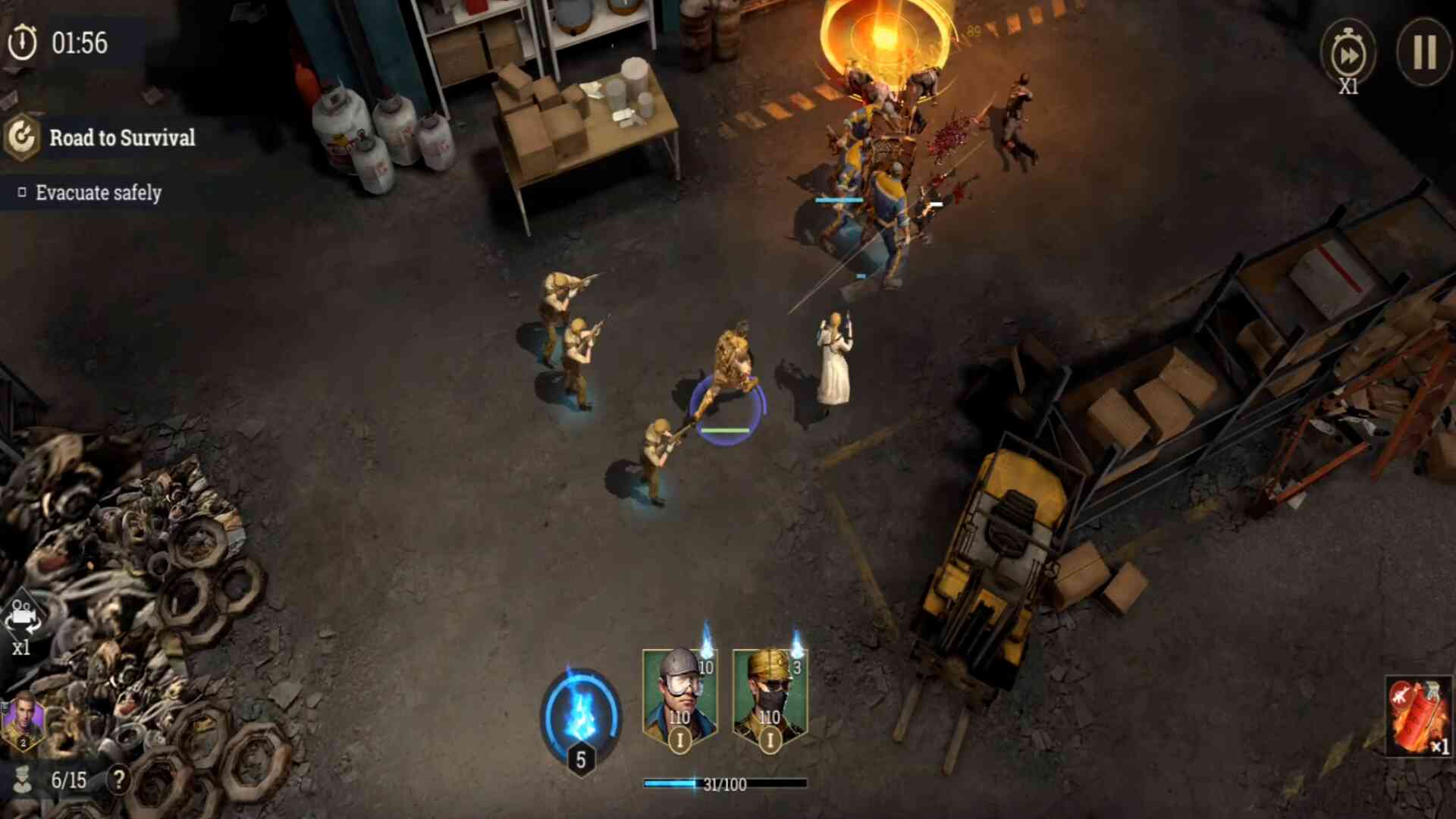The height and width of the screenshot is (819, 1456).
Task: Use the red explosive canister item
Action: tap(1417, 717)
